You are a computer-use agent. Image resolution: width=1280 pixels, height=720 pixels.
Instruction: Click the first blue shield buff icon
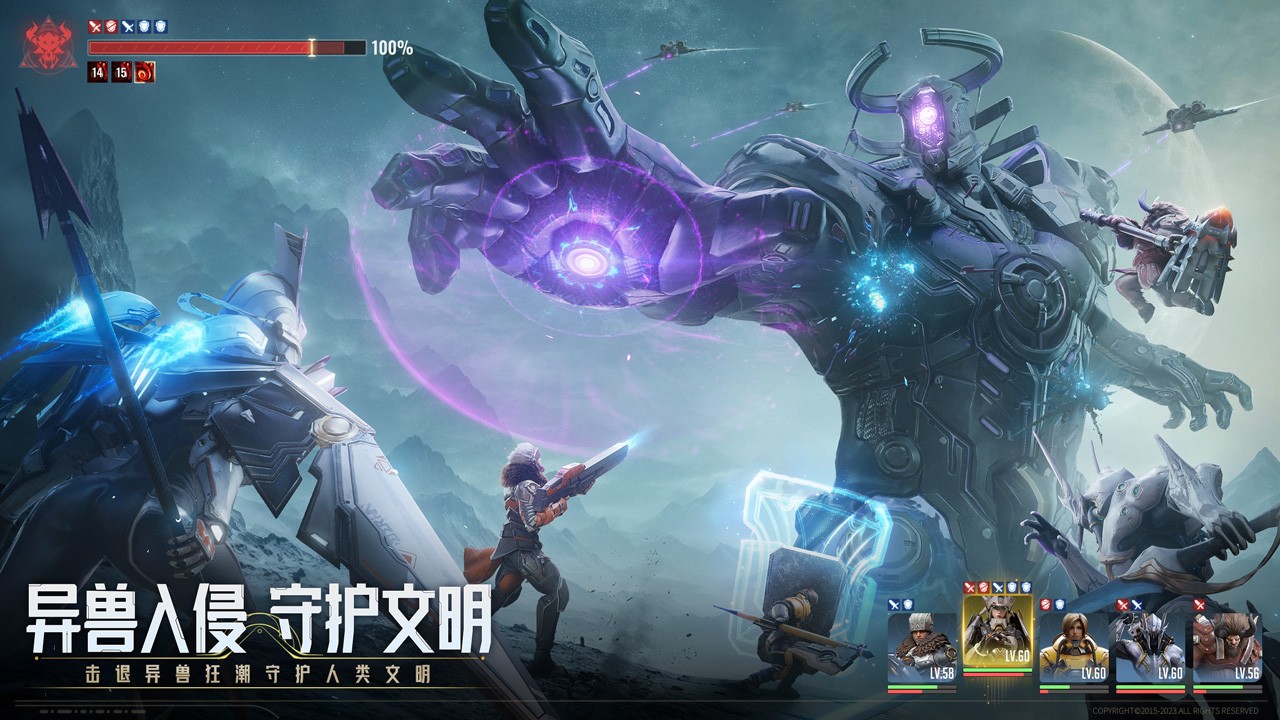coord(144,27)
